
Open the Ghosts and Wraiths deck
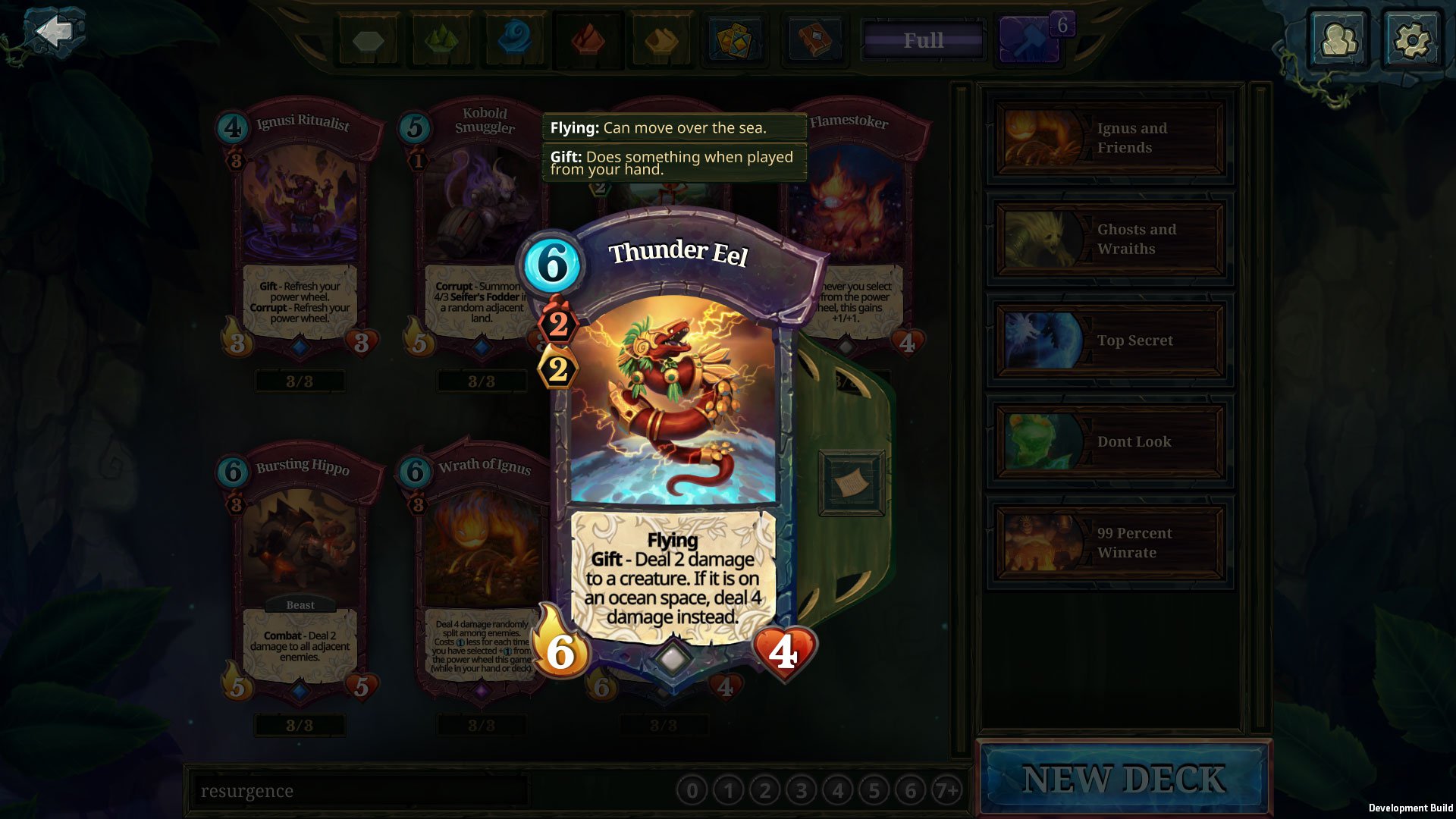(1109, 239)
